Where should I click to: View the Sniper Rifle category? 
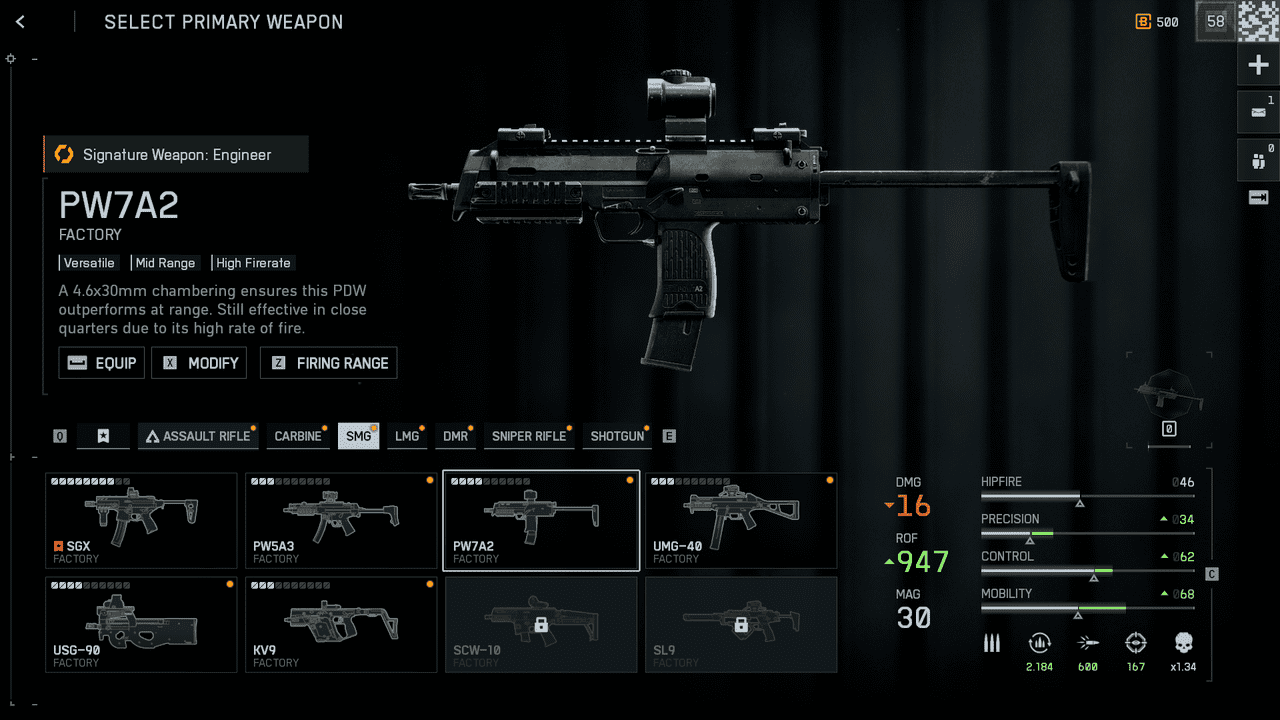[x=529, y=436]
